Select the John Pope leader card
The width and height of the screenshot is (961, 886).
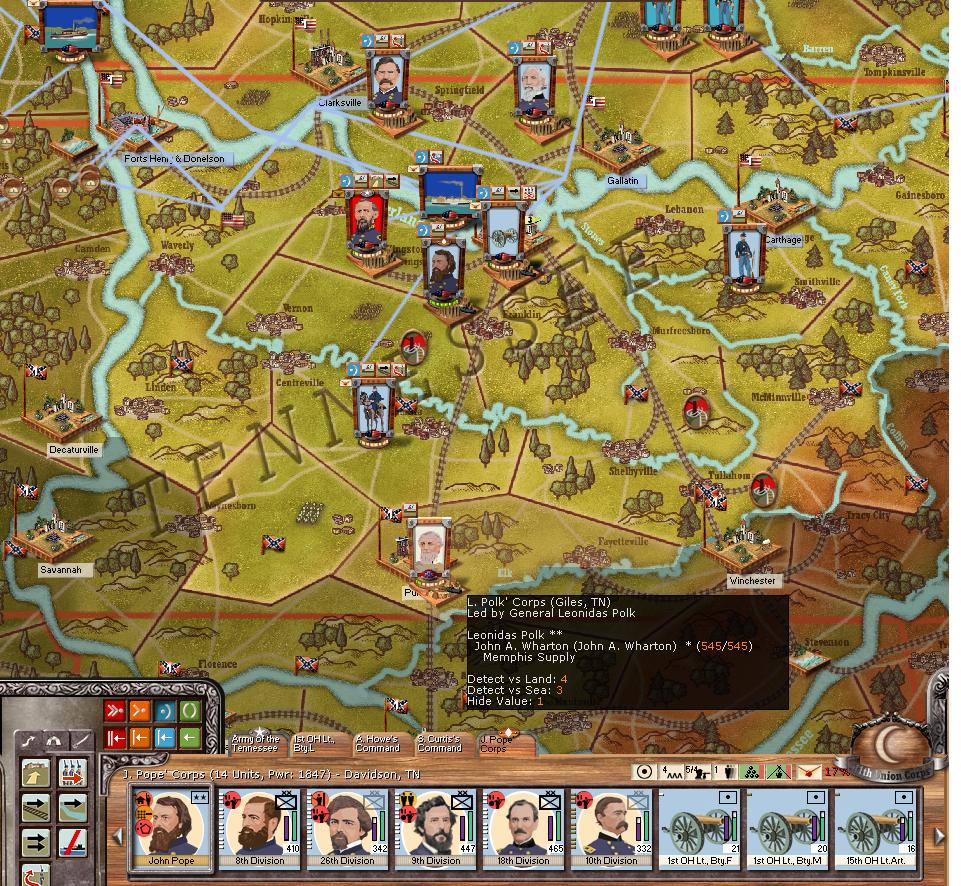tap(171, 829)
